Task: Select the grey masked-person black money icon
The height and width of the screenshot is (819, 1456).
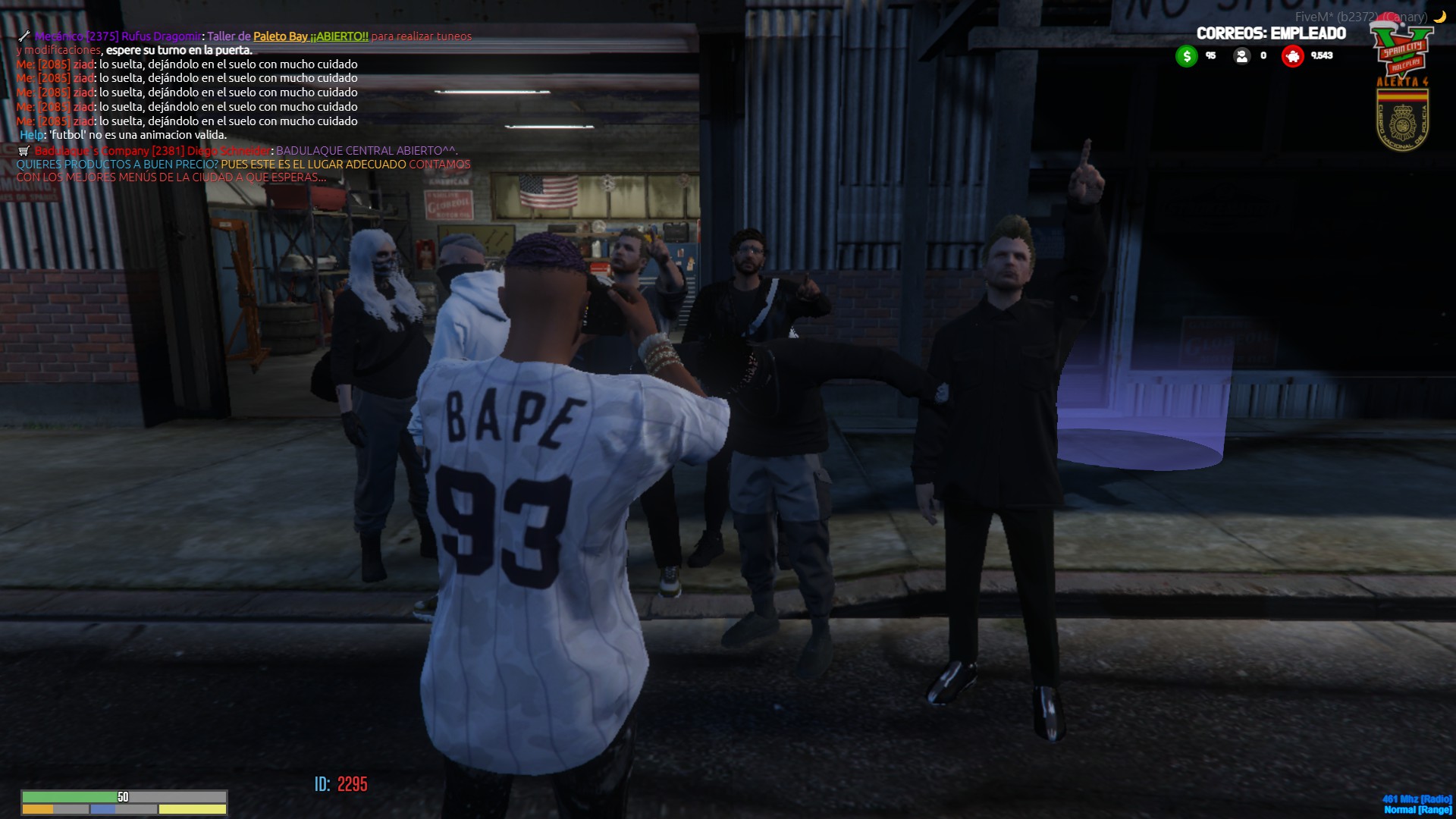Action: tap(1241, 56)
